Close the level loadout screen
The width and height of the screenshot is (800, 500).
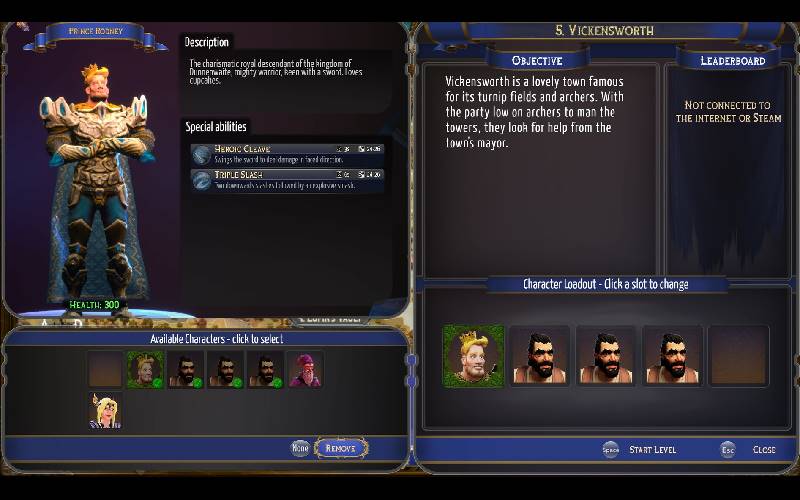(763, 450)
